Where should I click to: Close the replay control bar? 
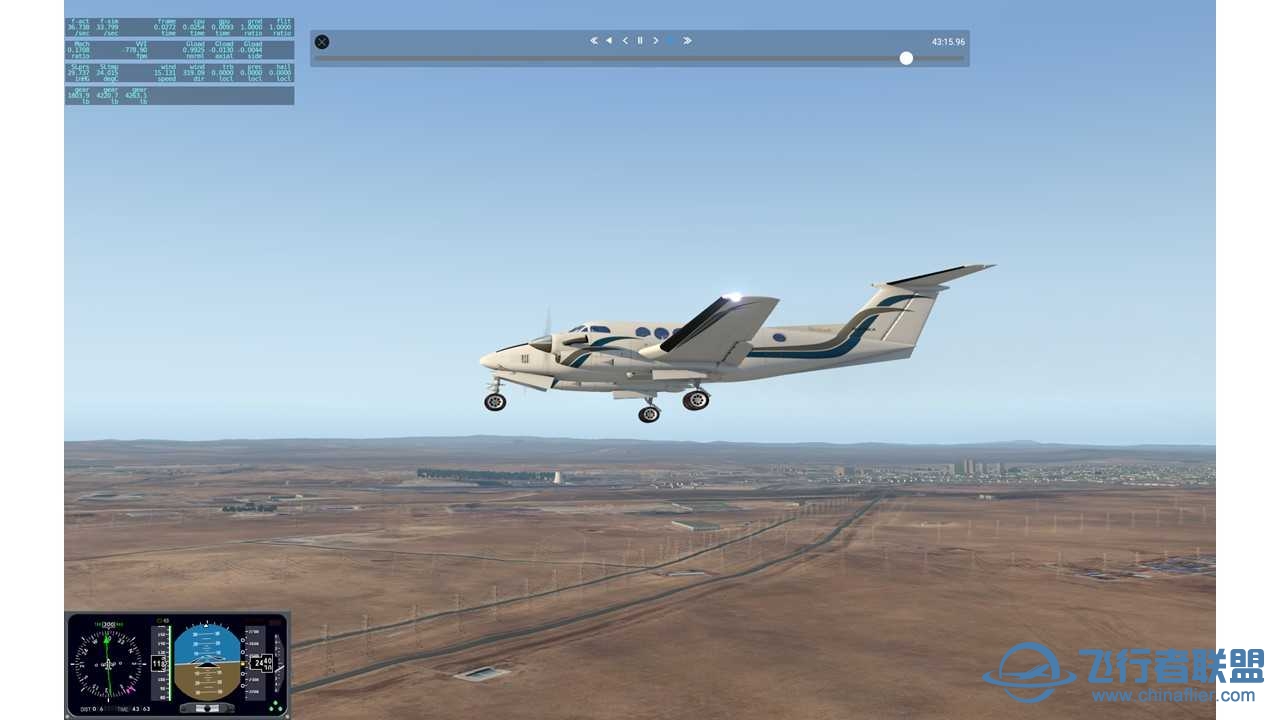pos(322,42)
